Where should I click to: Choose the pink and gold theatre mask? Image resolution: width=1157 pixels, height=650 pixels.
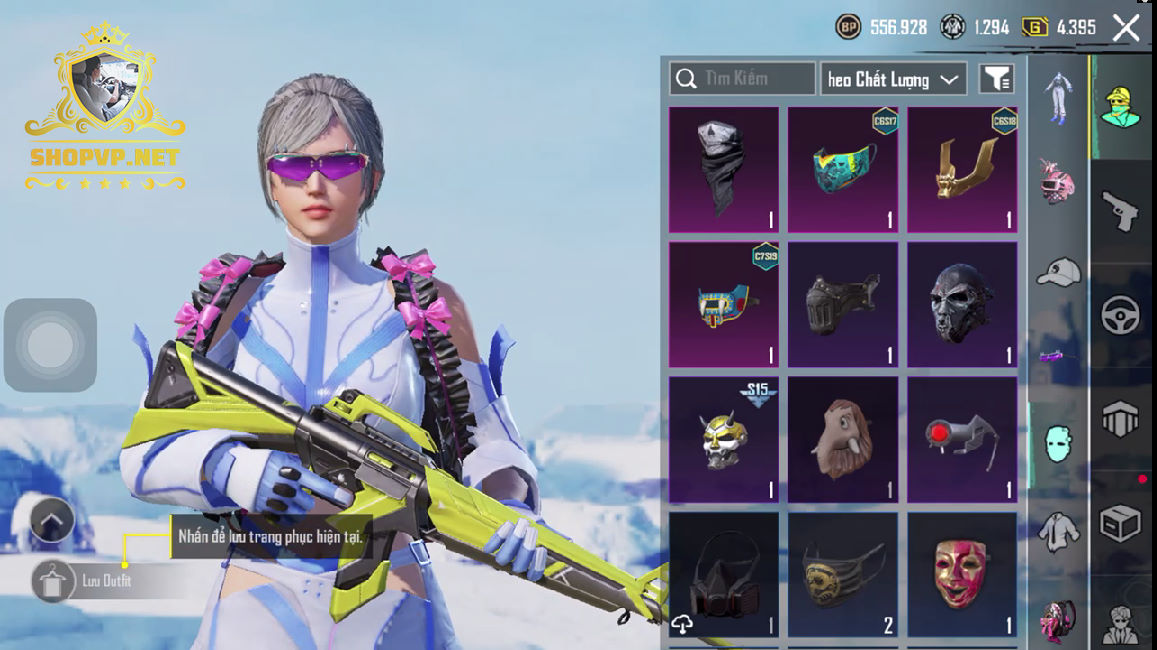[x=962, y=574]
